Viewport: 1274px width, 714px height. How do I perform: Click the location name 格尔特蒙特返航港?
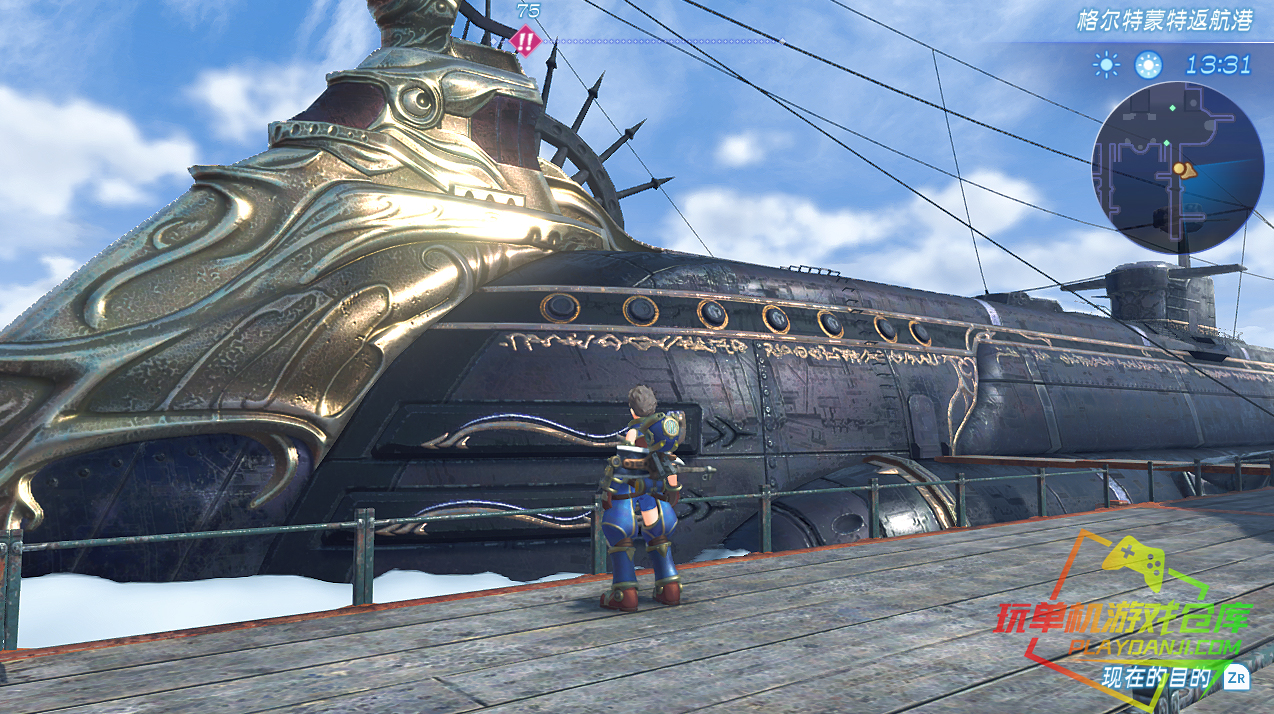coord(1163,20)
